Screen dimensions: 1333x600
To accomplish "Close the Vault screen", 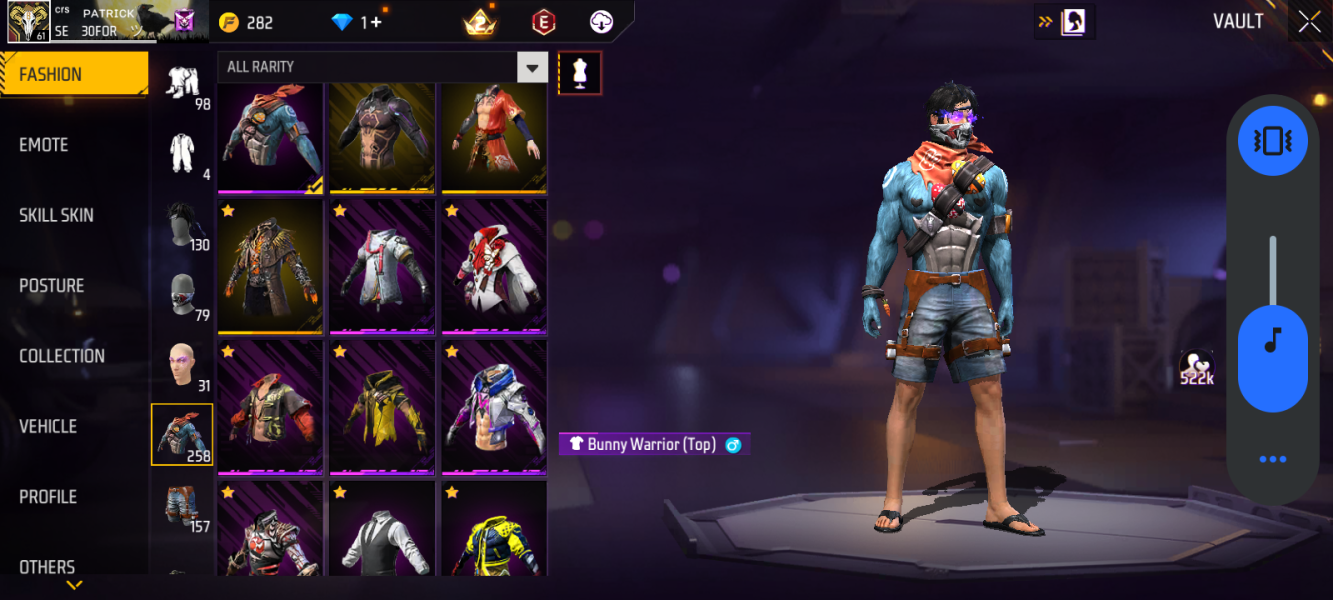I will pos(1309,22).
